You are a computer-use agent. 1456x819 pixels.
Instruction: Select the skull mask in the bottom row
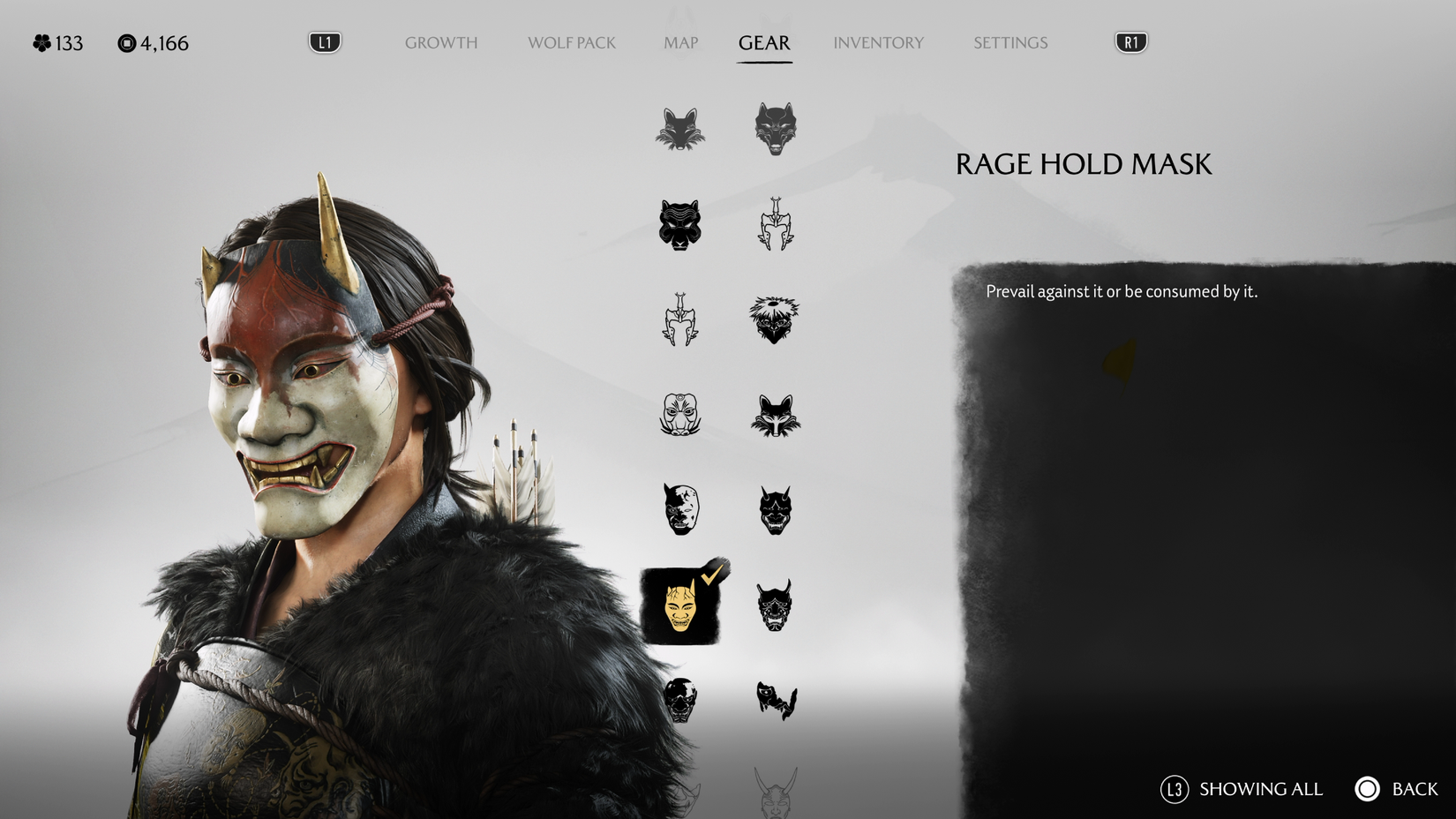[680, 700]
